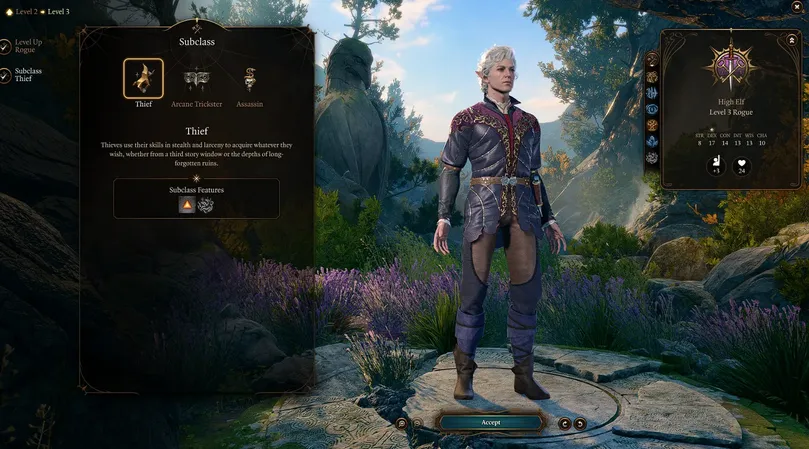Accept the level up selection
Image resolution: width=809 pixels, height=449 pixels.
click(490, 422)
